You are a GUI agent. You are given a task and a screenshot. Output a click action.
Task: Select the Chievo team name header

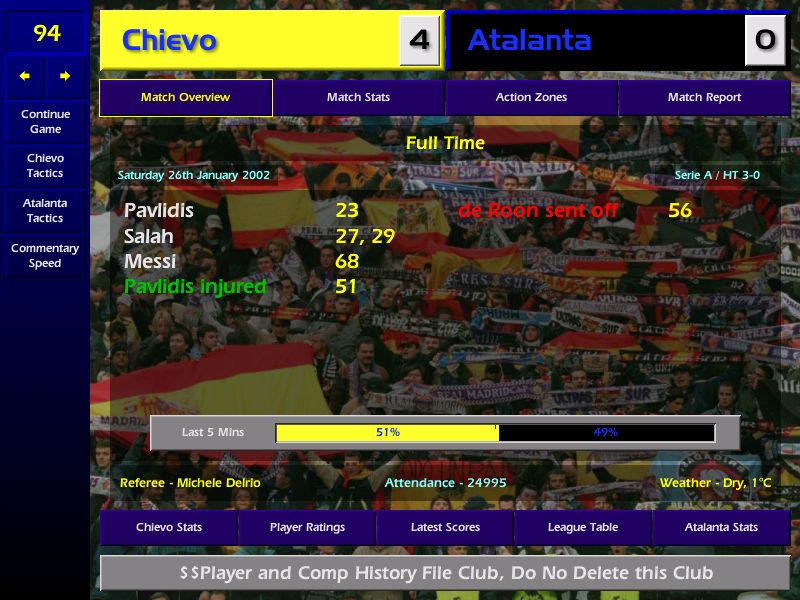[x=169, y=41]
